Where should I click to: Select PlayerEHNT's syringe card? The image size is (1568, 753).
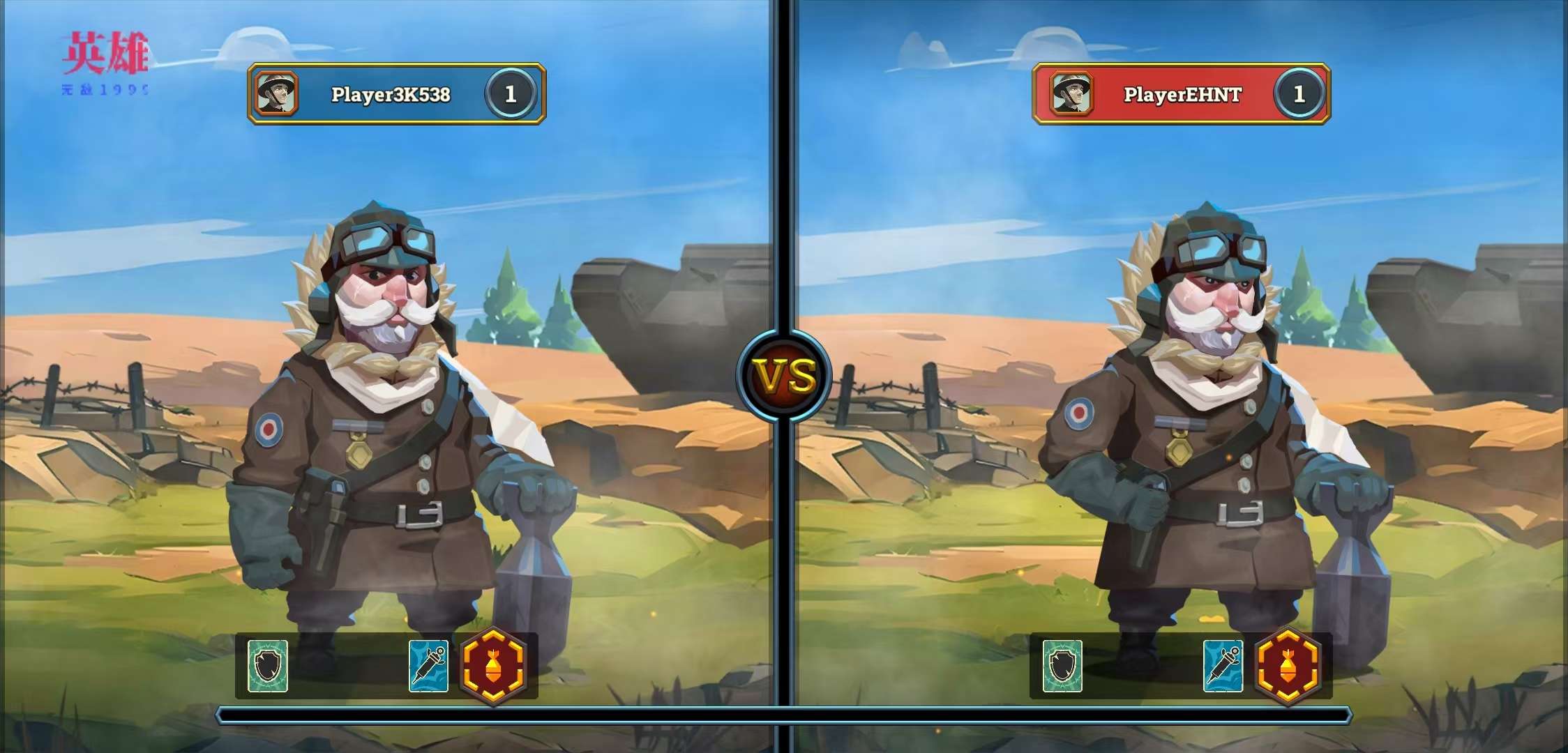[1223, 666]
